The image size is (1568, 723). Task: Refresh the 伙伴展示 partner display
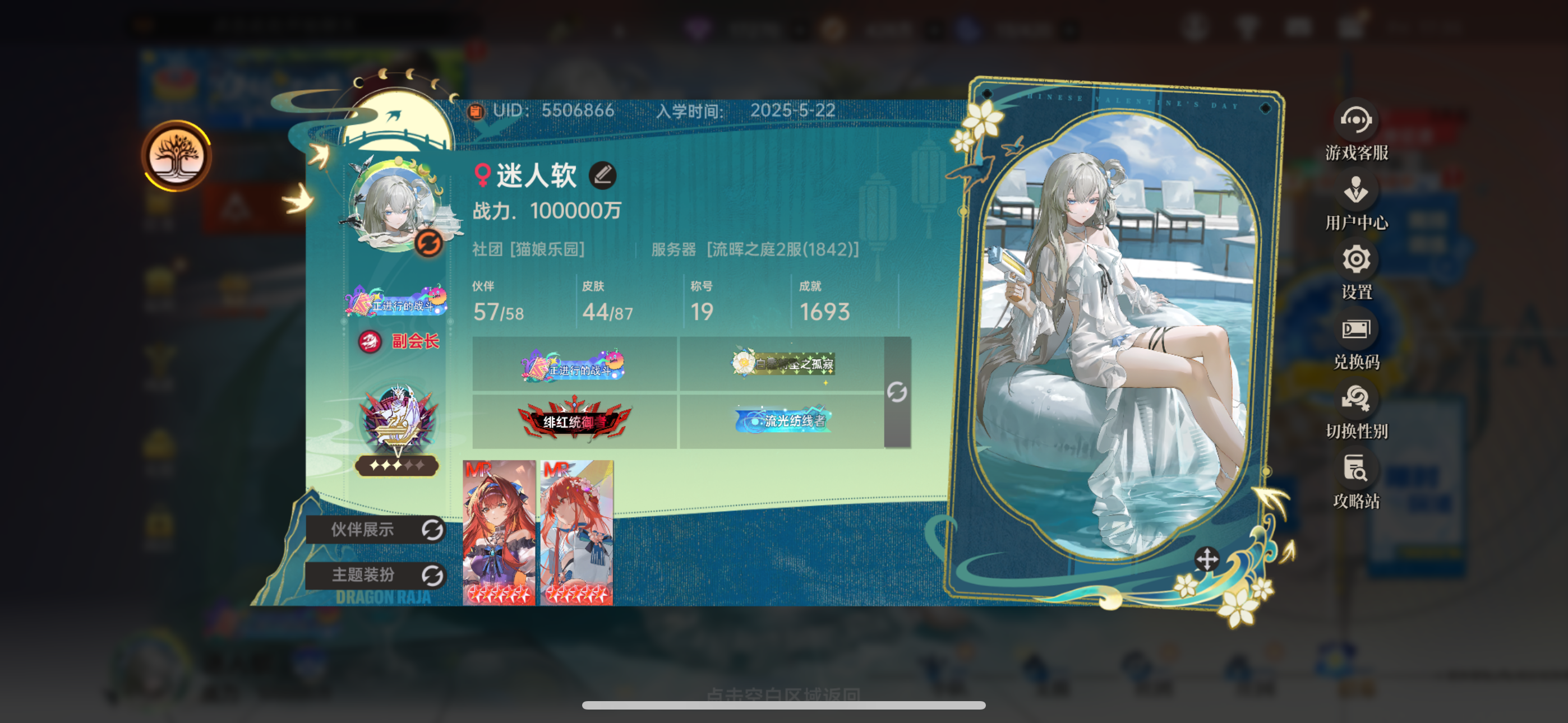tap(433, 530)
